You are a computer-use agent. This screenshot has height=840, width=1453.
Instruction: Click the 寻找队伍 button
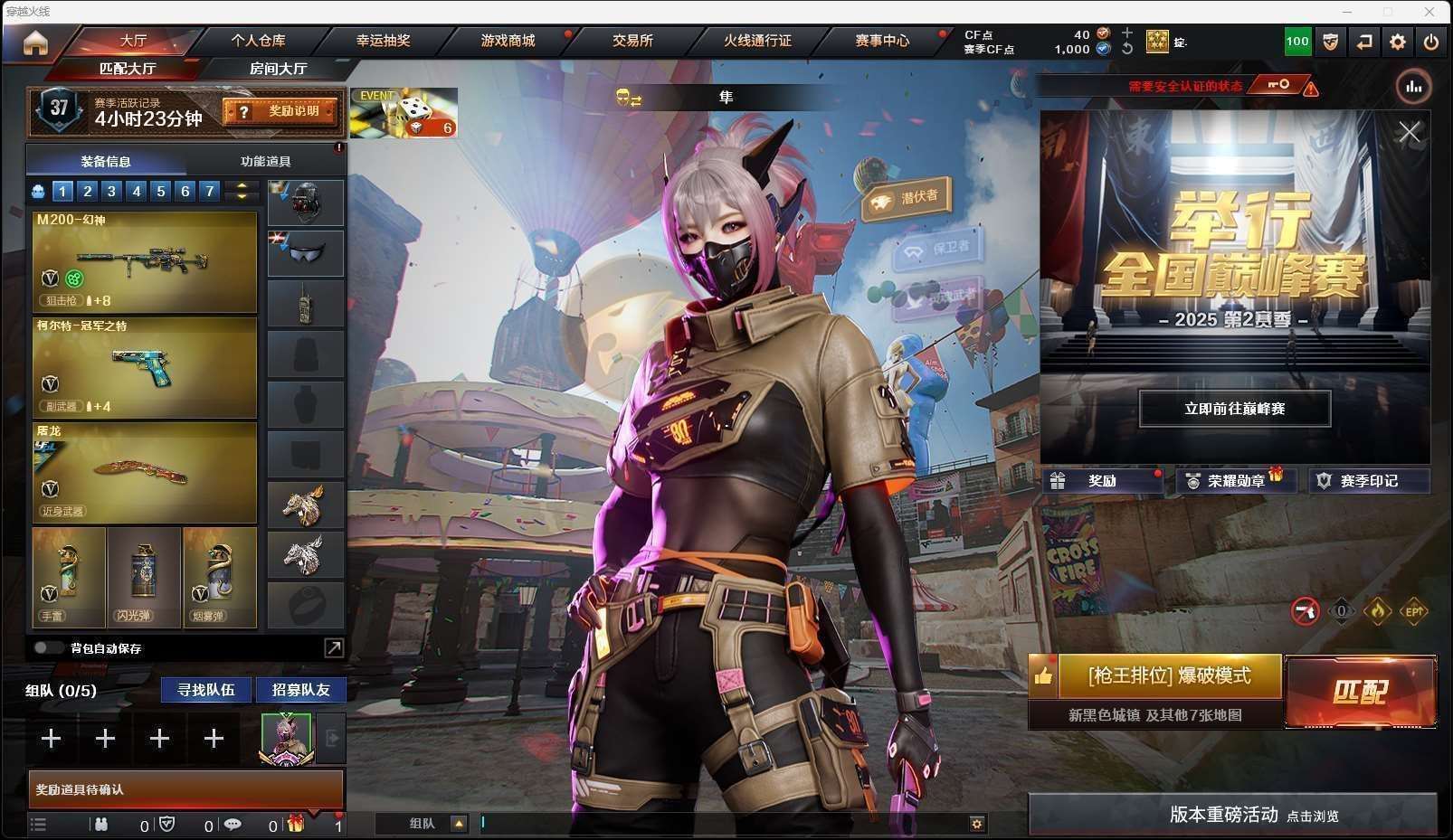tap(206, 690)
